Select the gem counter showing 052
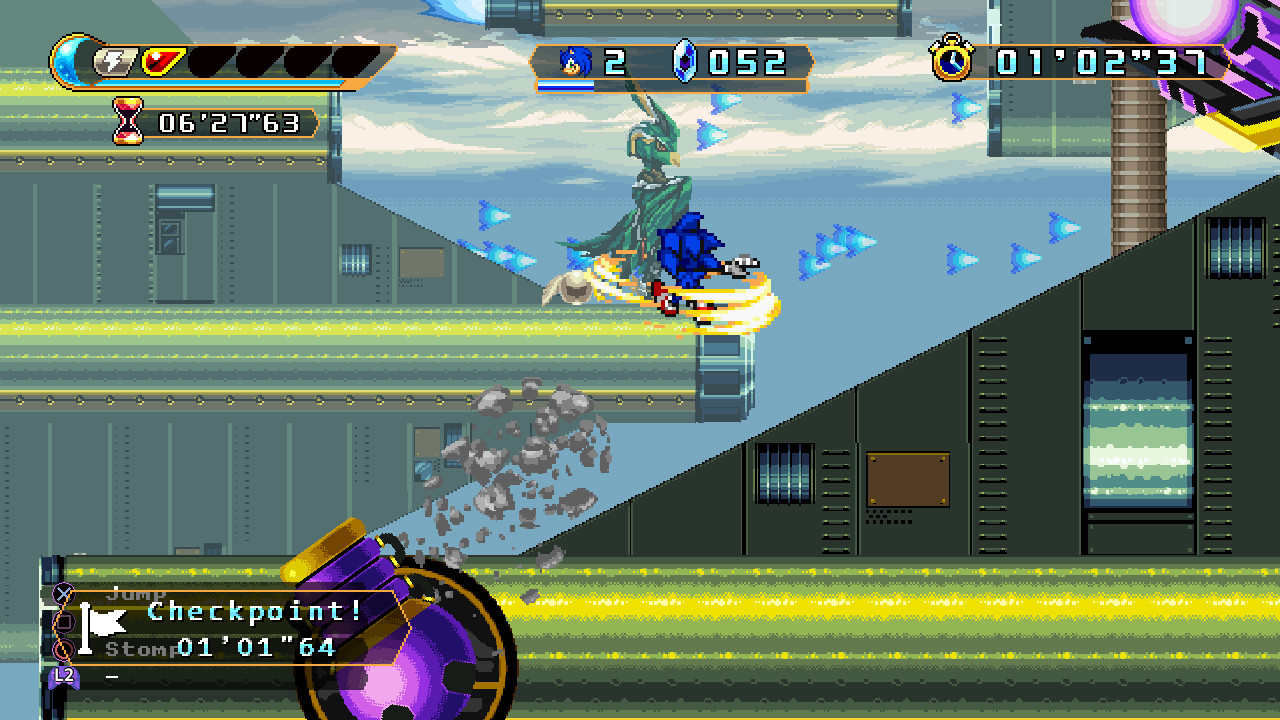 pyautogui.click(x=748, y=62)
